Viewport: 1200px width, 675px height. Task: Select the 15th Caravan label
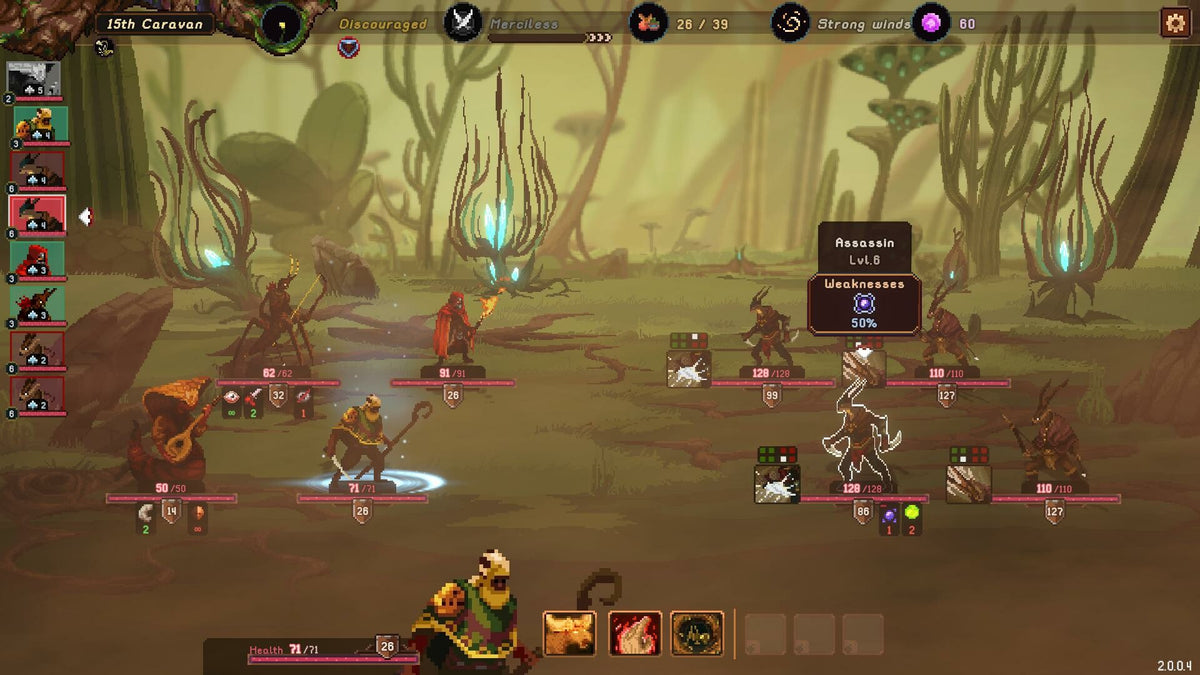[x=155, y=23]
